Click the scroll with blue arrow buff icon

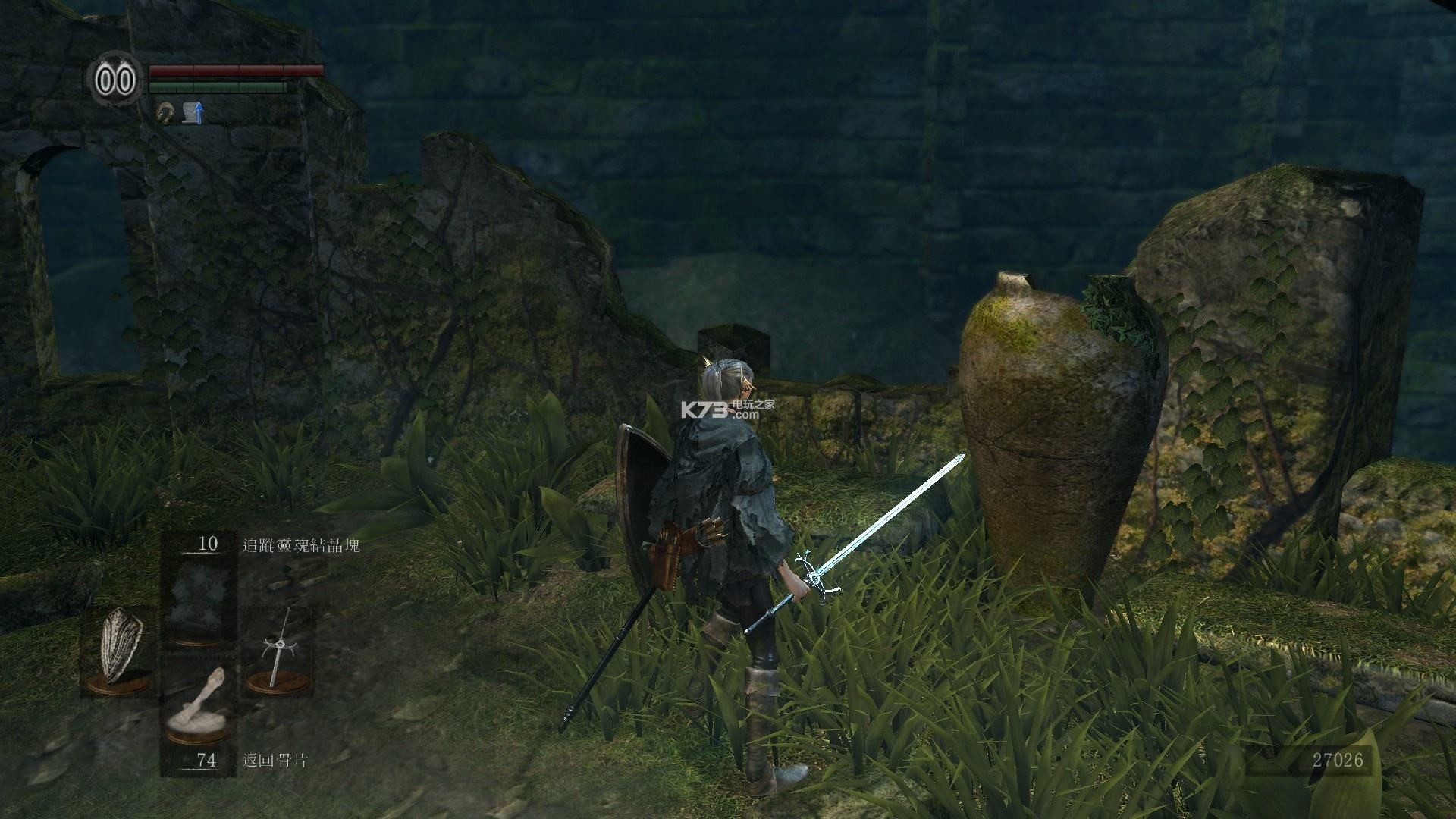click(194, 114)
